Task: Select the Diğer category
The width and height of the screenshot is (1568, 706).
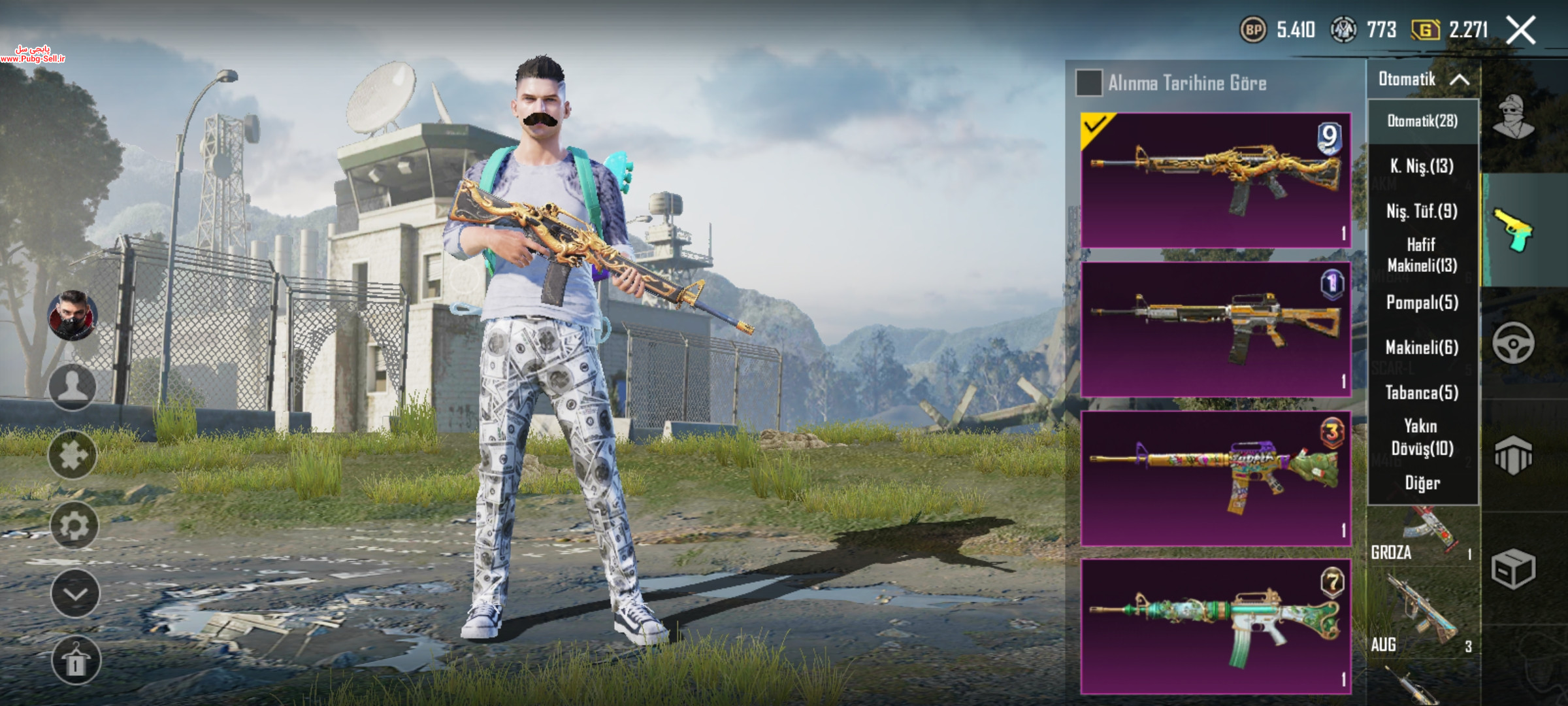Action: 1422,483
